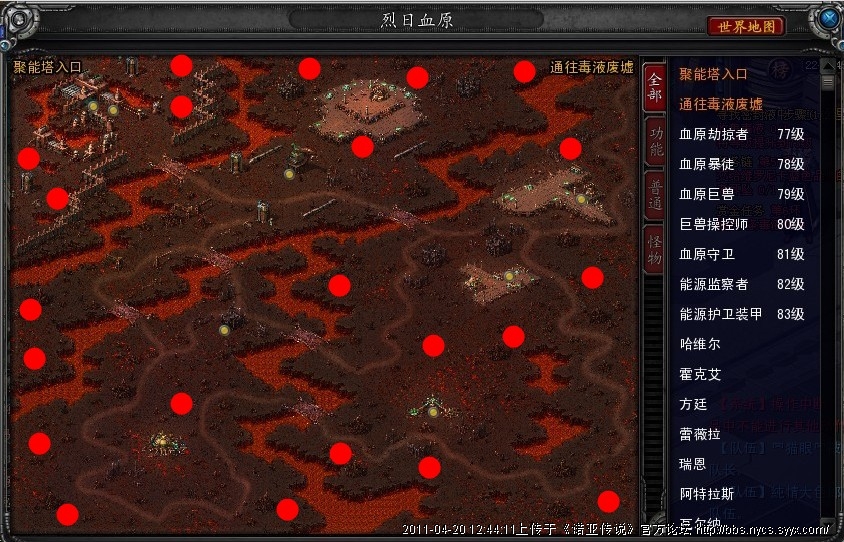The width and height of the screenshot is (844, 542).
Task: Choose 血原暴徒 level 78 entry
Action: pyautogui.click(x=740, y=164)
